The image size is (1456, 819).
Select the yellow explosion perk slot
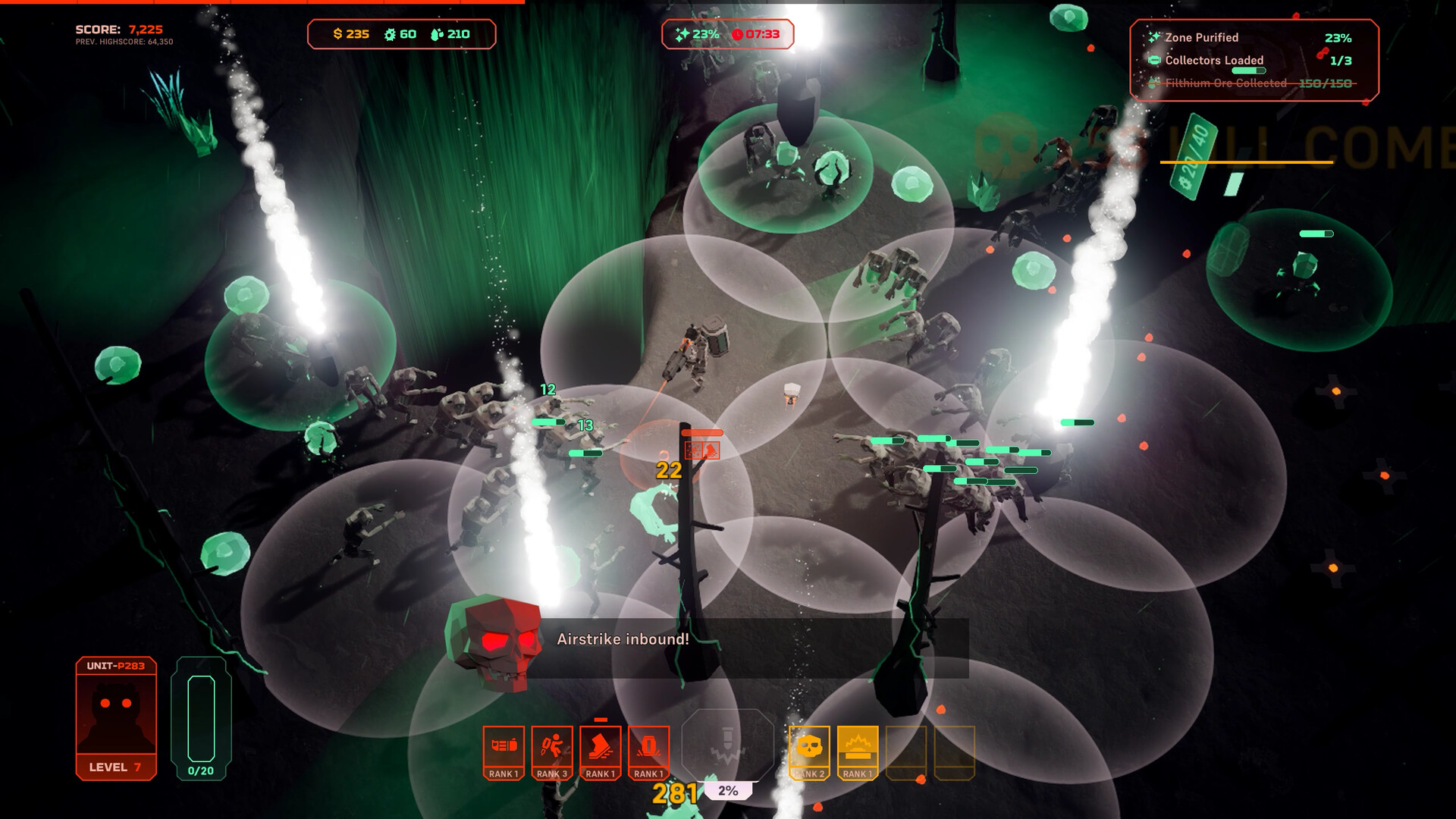tap(858, 752)
